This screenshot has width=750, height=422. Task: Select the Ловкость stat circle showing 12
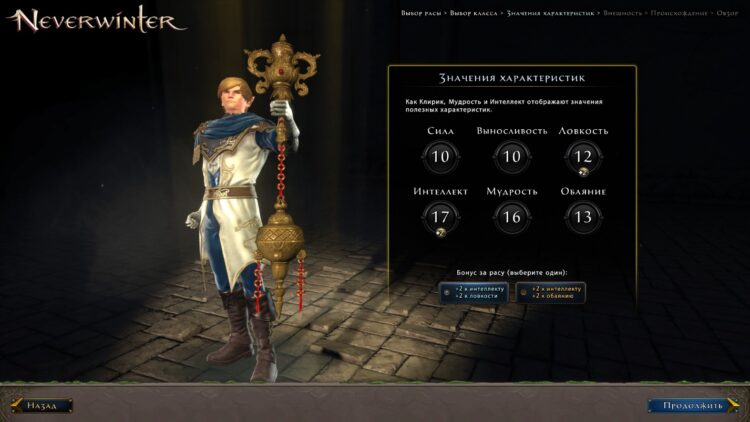point(583,156)
